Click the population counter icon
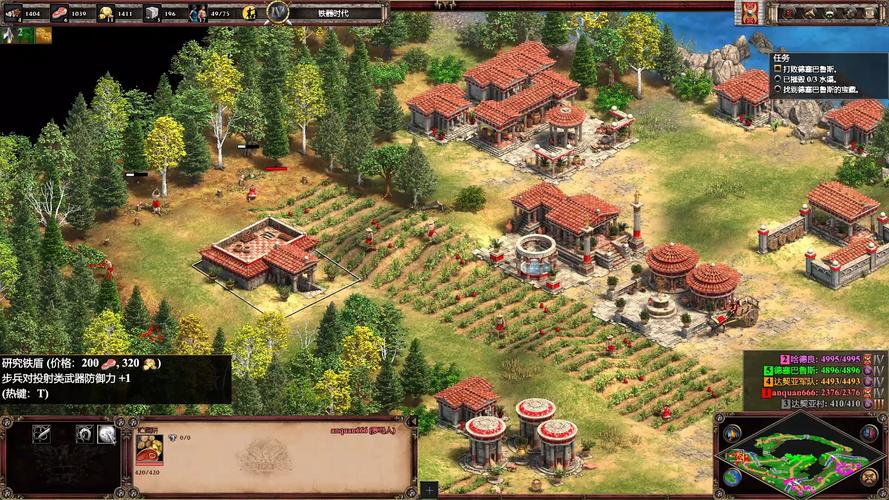 click(x=197, y=13)
